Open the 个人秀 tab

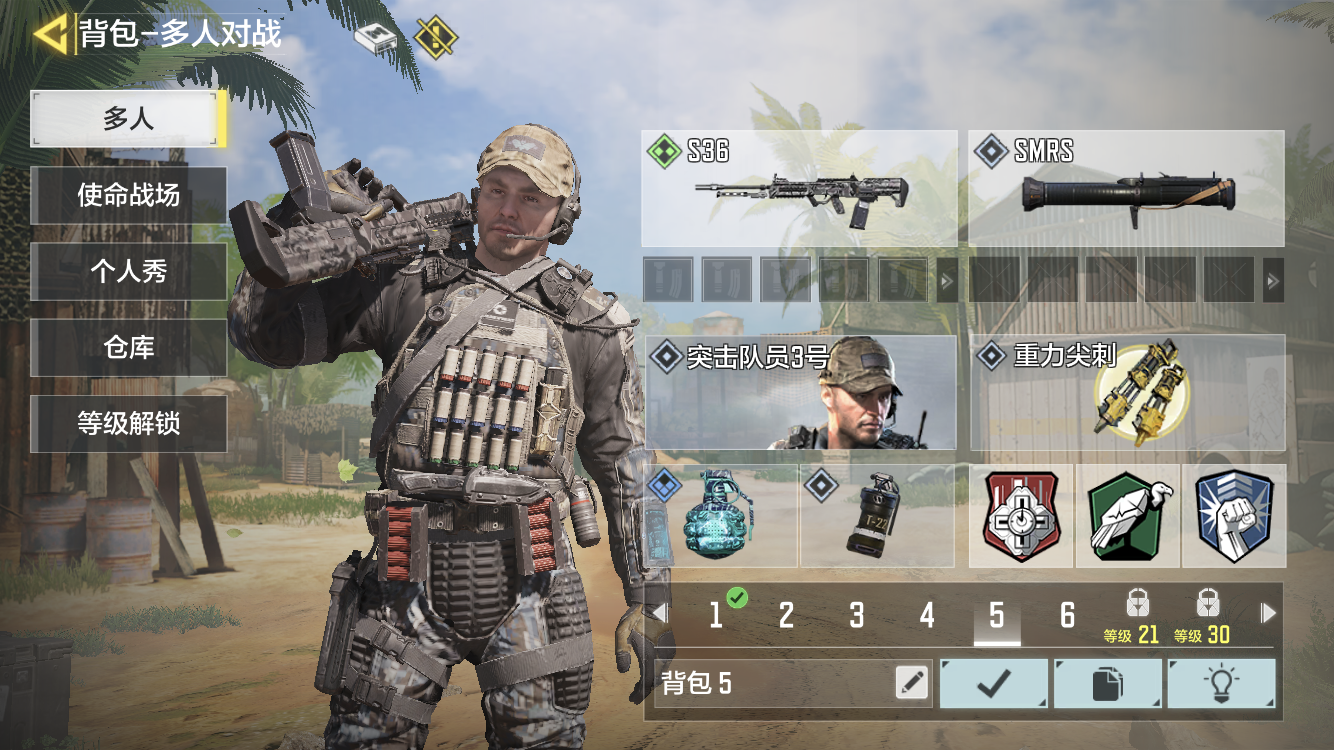coord(129,271)
